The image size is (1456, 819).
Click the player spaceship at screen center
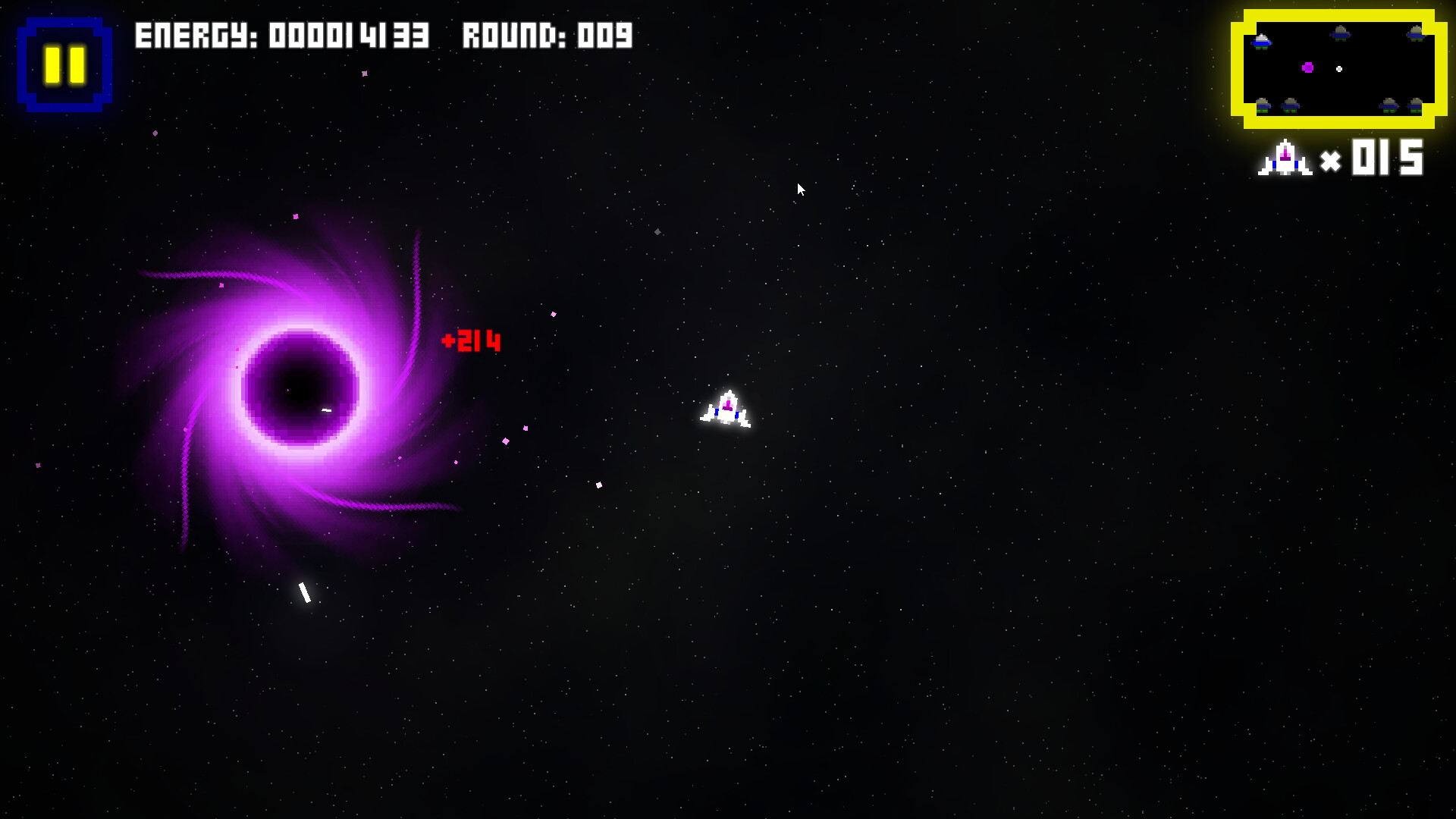point(726,409)
